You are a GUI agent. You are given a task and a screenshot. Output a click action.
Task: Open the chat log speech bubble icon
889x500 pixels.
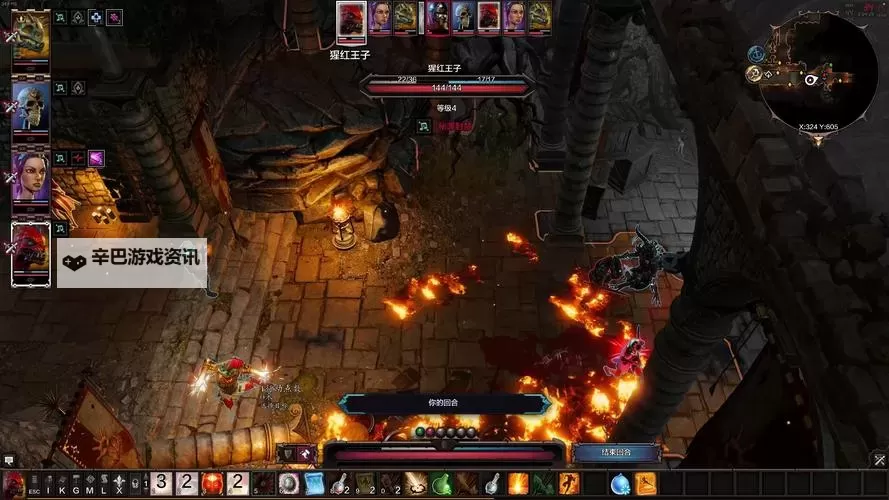(x=8, y=461)
